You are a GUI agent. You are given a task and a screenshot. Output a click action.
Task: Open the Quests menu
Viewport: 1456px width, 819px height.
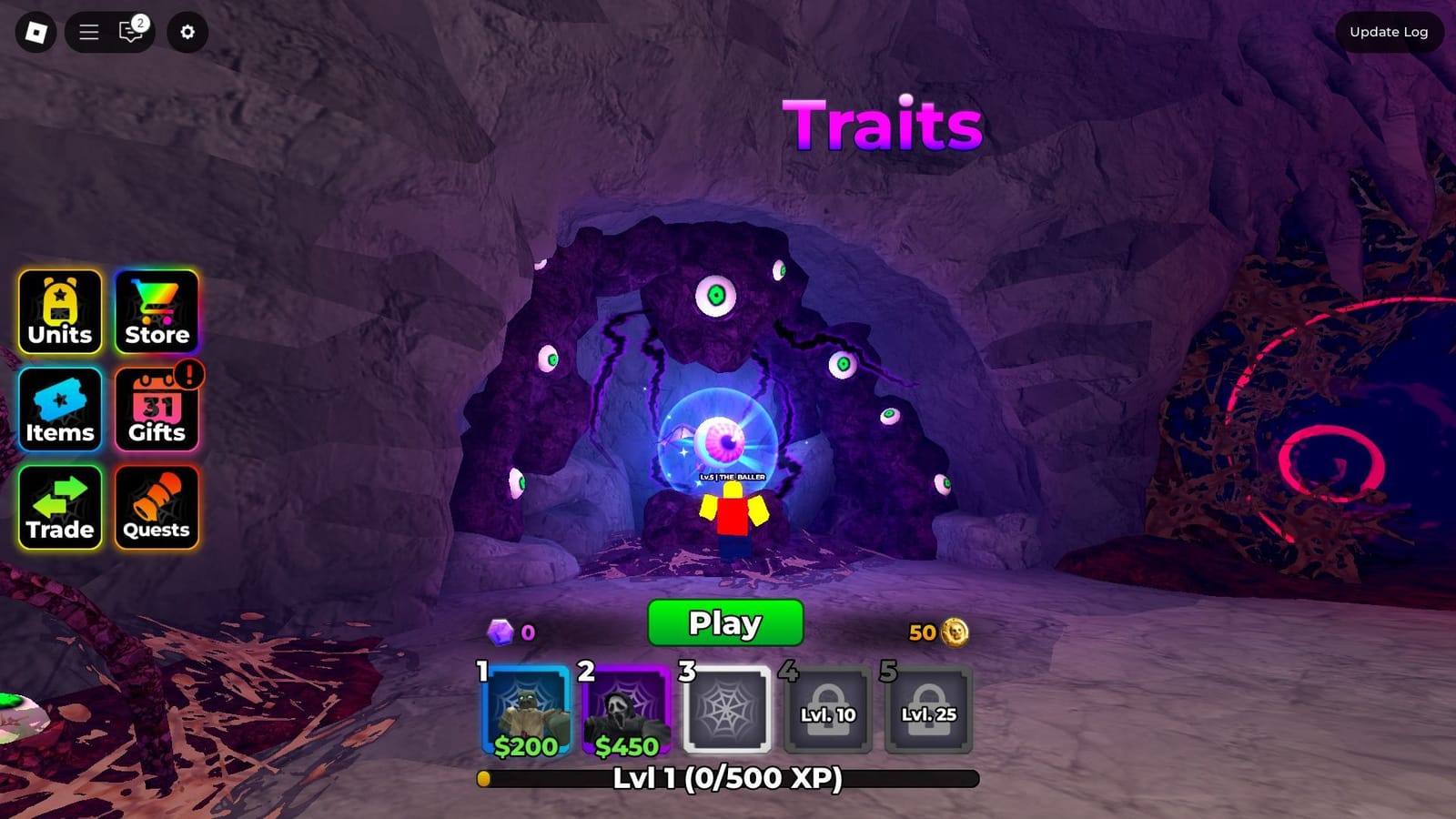(x=156, y=507)
